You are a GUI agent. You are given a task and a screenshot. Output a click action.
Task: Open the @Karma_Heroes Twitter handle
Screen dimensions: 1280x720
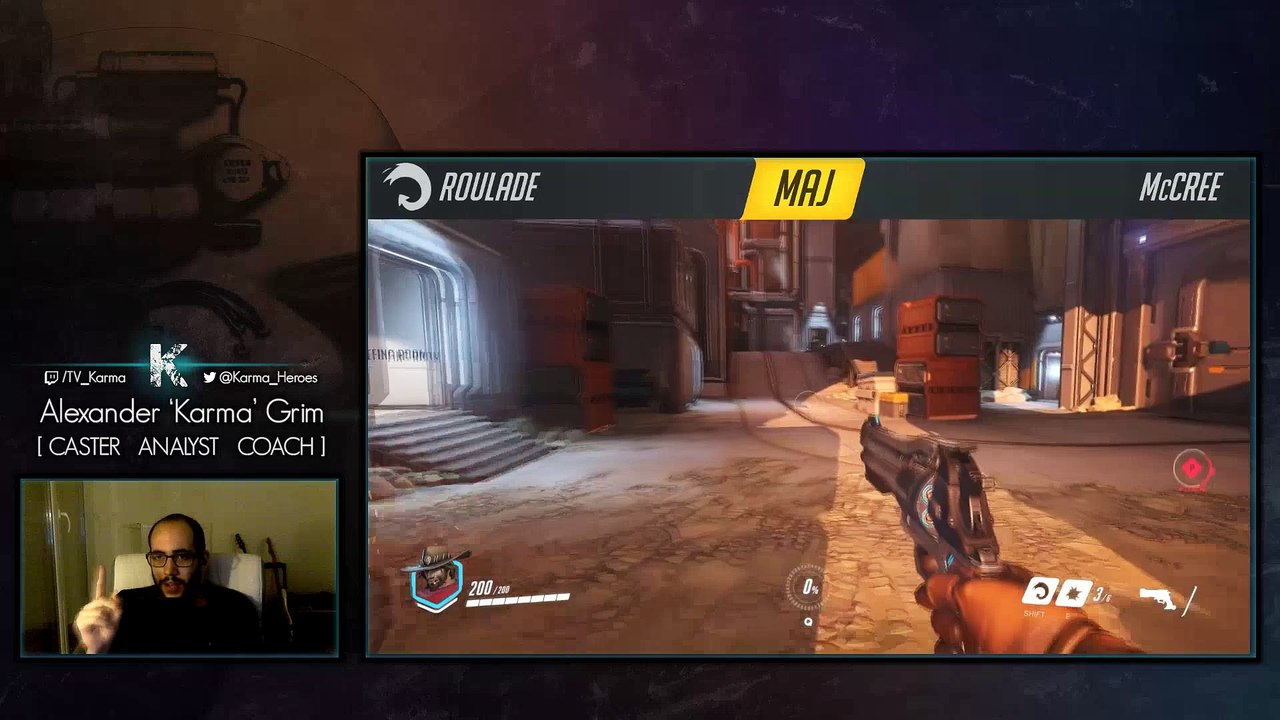(260, 377)
